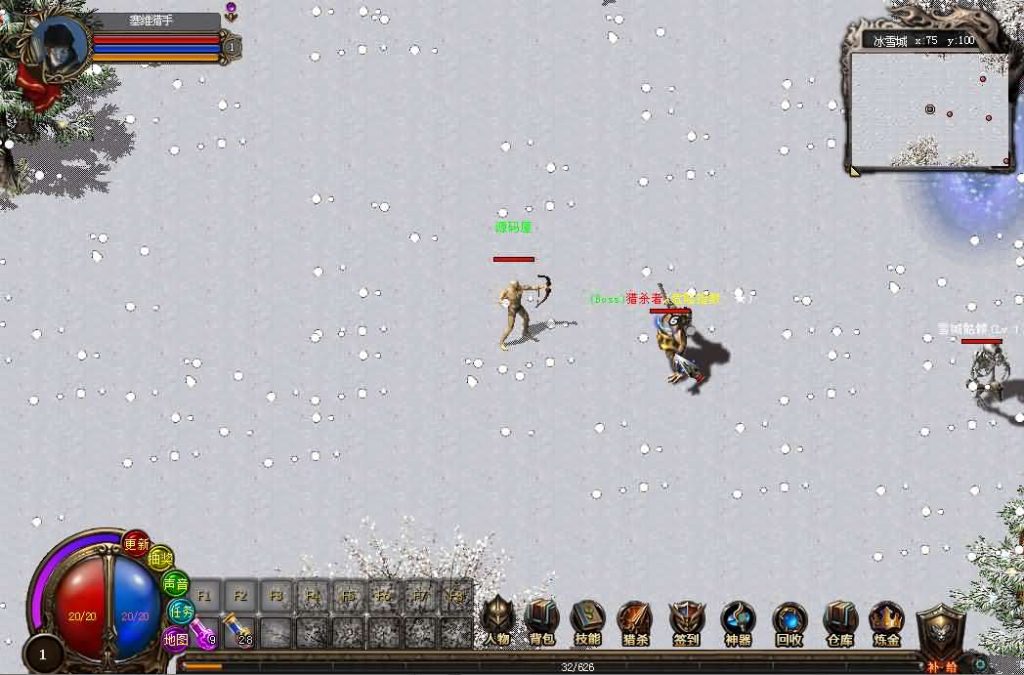Open the purple 地图 map orb
The width and height of the screenshot is (1024, 675).
[x=175, y=638]
